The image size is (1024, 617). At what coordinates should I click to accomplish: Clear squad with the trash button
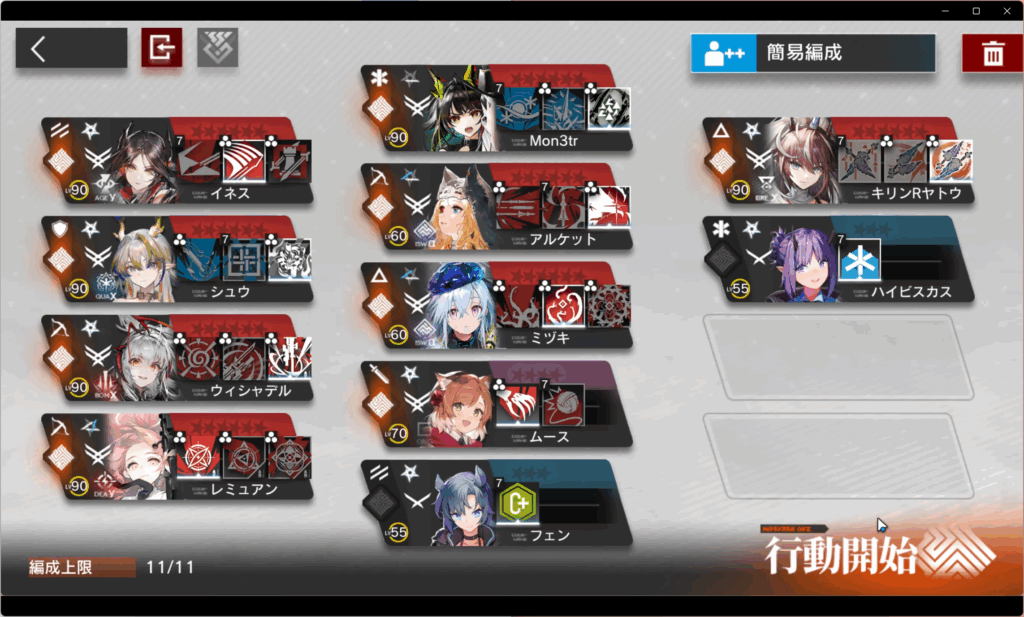click(x=992, y=53)
